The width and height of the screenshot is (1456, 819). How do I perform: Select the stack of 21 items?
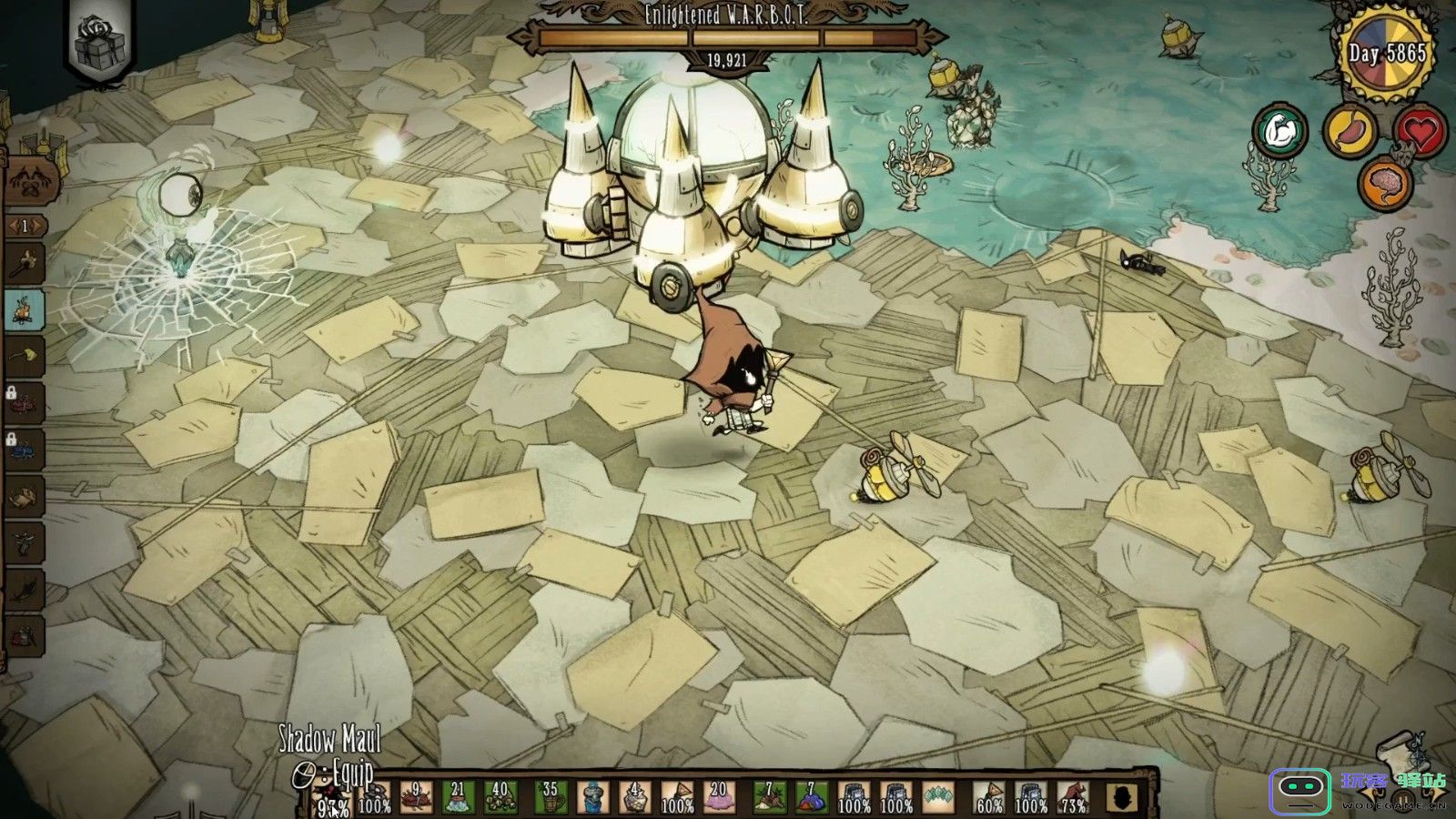pos(458,797)
